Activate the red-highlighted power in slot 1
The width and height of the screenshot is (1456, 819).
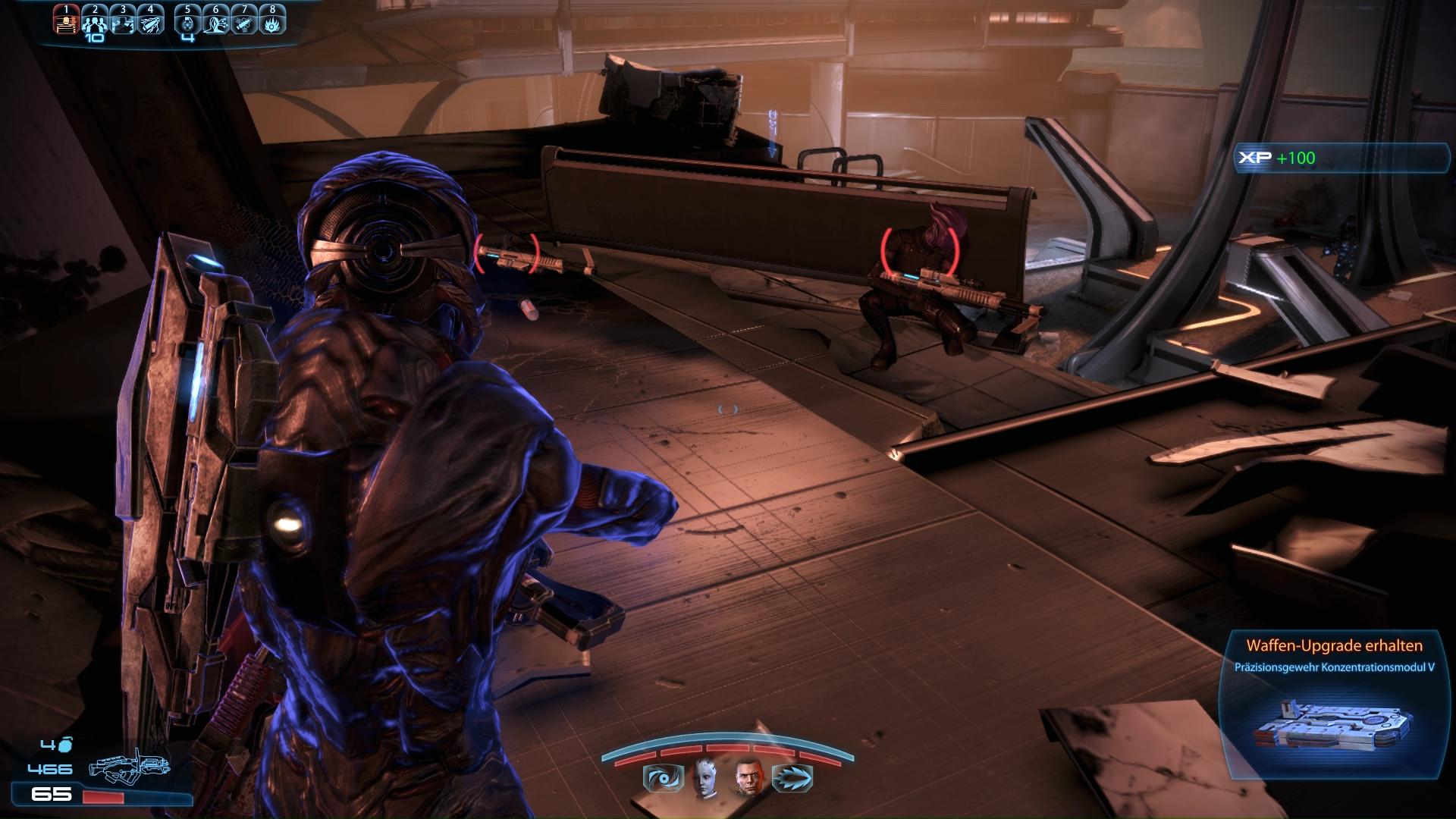pyautogui.click(x=66, y=22)
